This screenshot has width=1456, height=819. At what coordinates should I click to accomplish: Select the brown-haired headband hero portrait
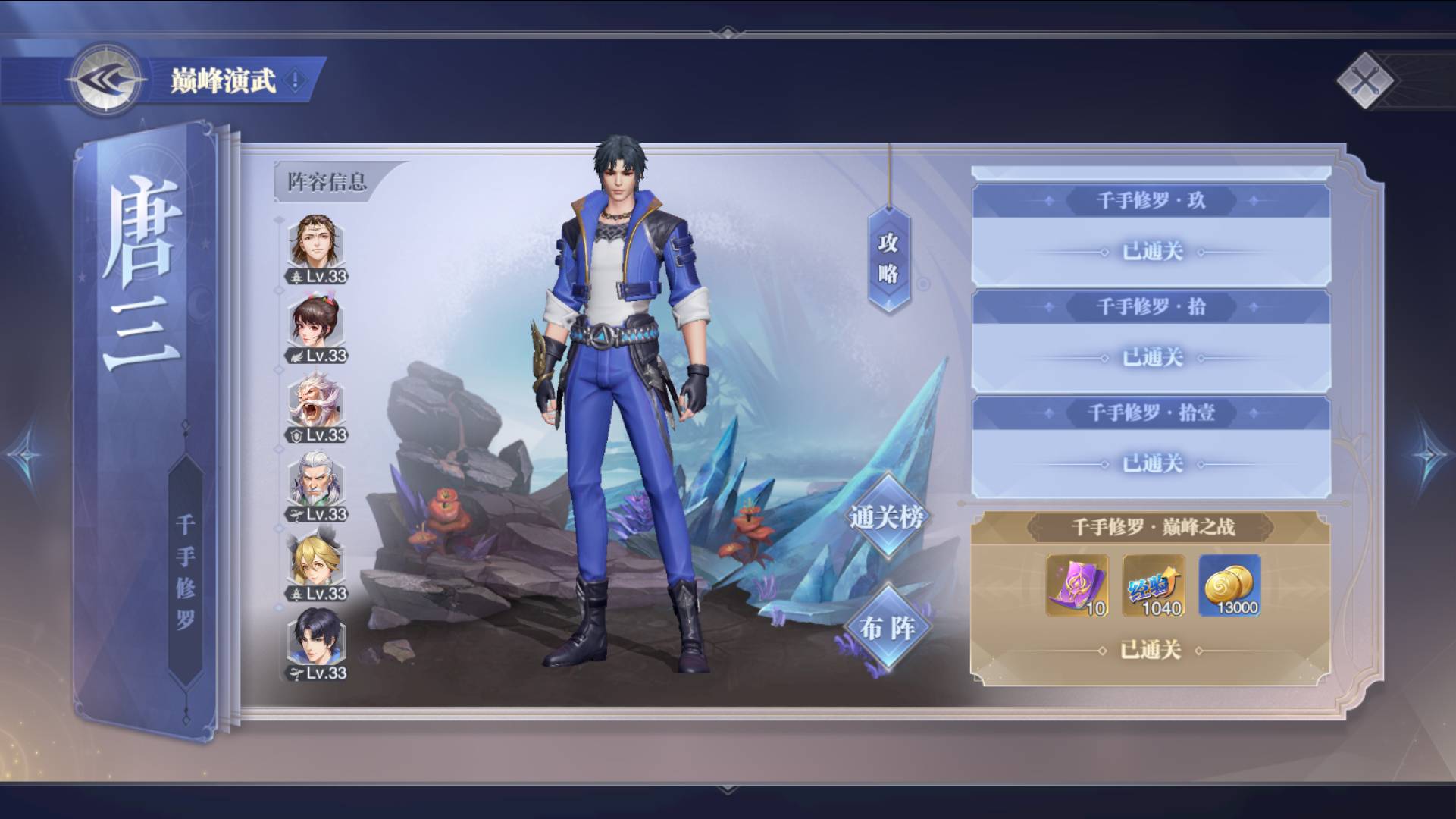pos(317,244)
